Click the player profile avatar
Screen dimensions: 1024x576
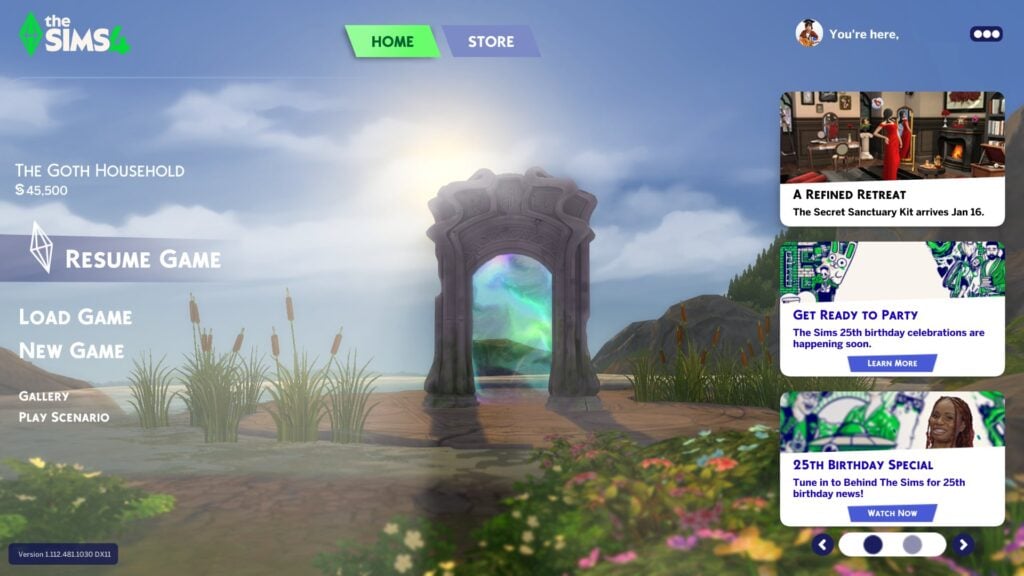coord(809,33)
